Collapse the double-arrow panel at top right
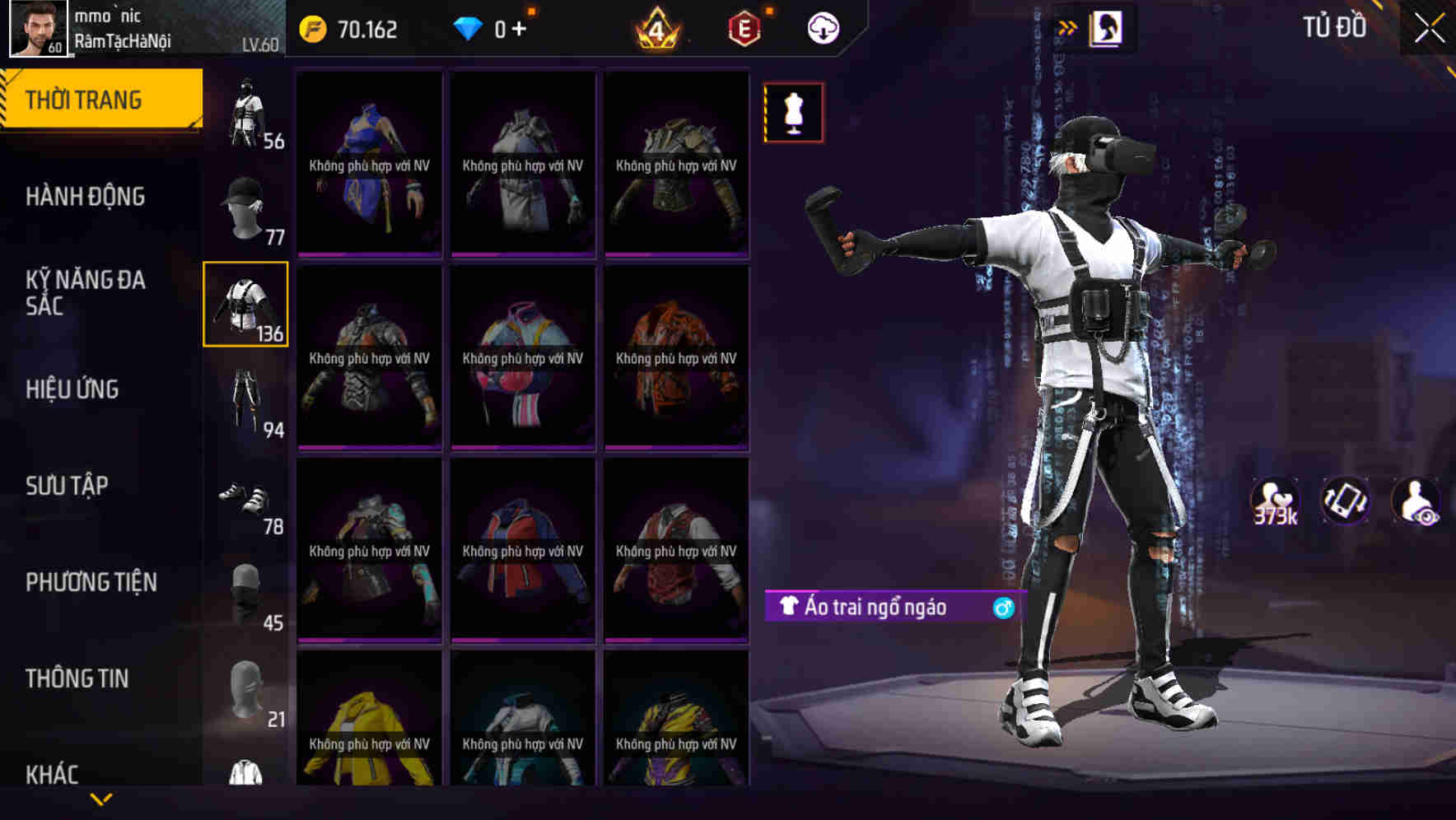The image size is (1456, 820). [x=1067, y=26]
